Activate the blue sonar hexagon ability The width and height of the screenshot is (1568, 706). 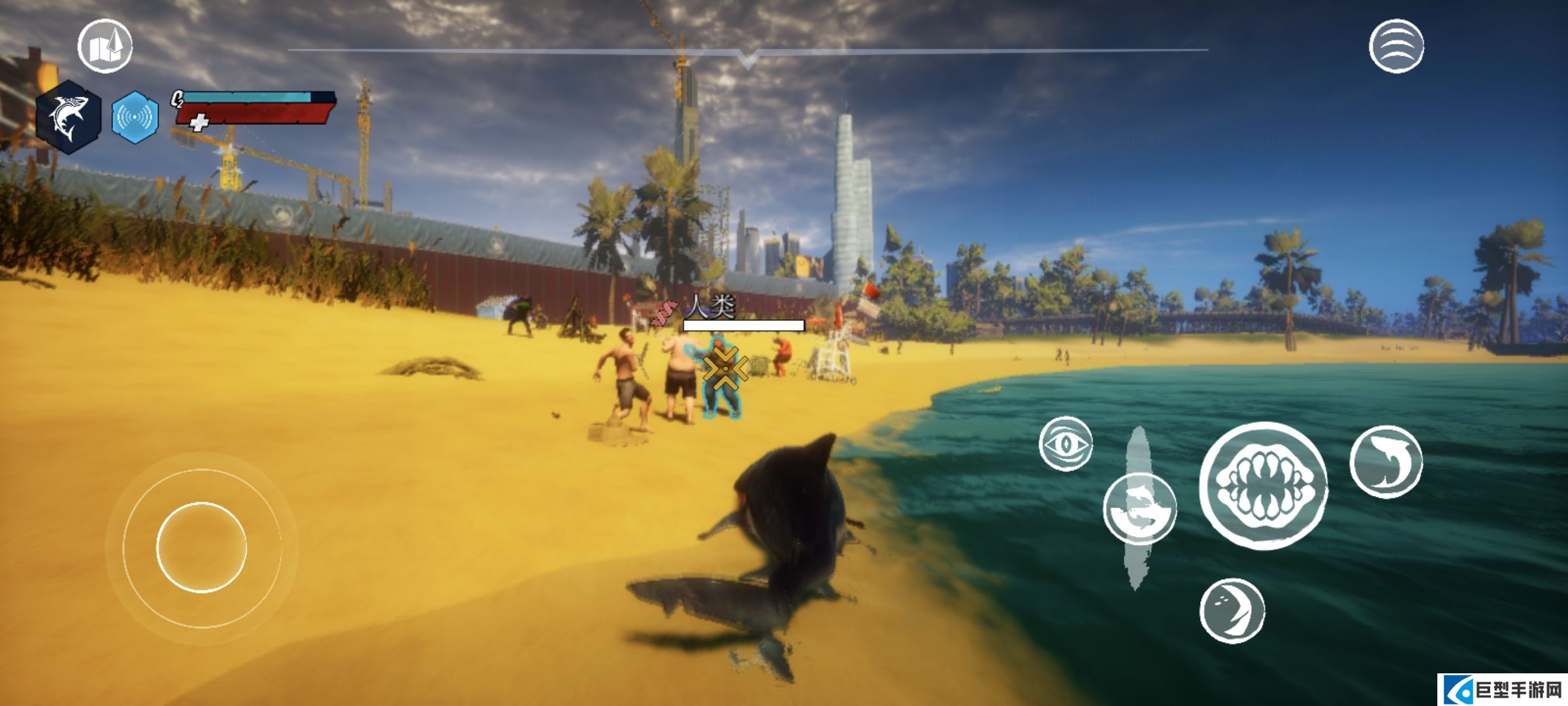point(135,118)
